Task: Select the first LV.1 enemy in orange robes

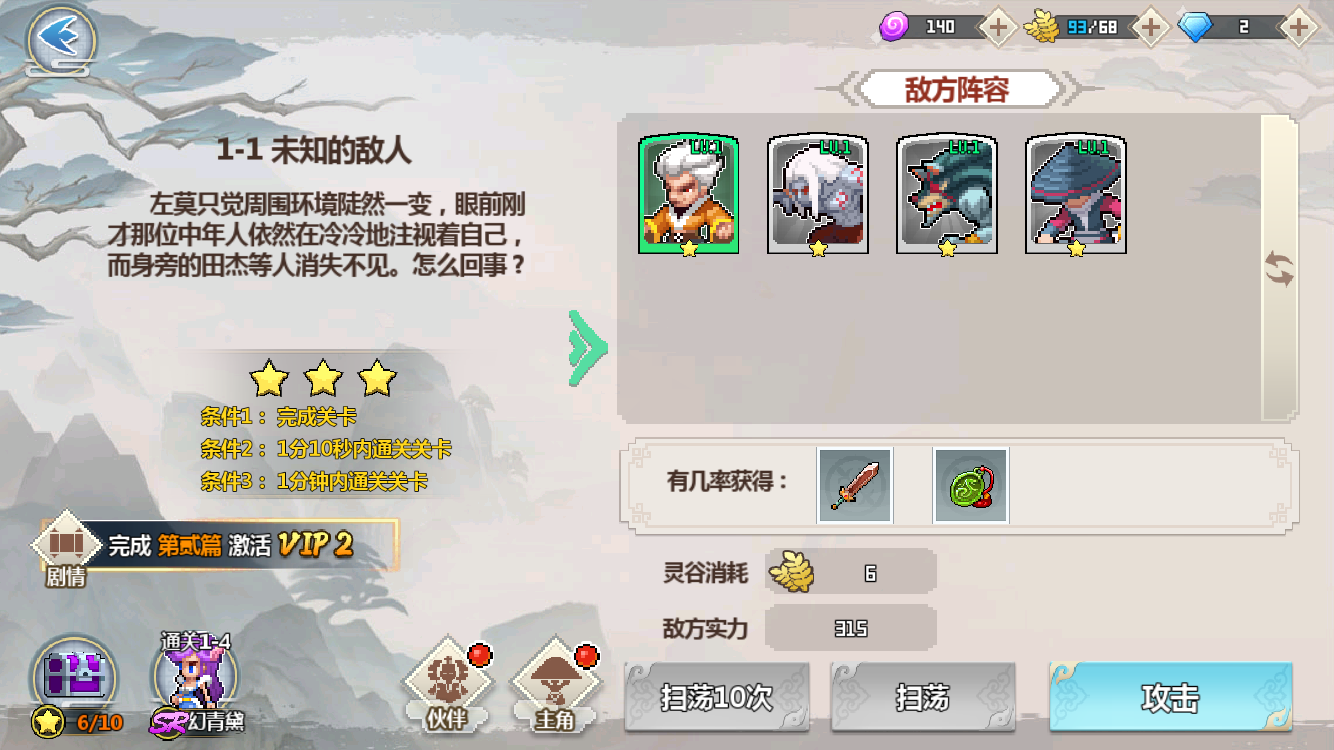Action: (x=688, y=196)
